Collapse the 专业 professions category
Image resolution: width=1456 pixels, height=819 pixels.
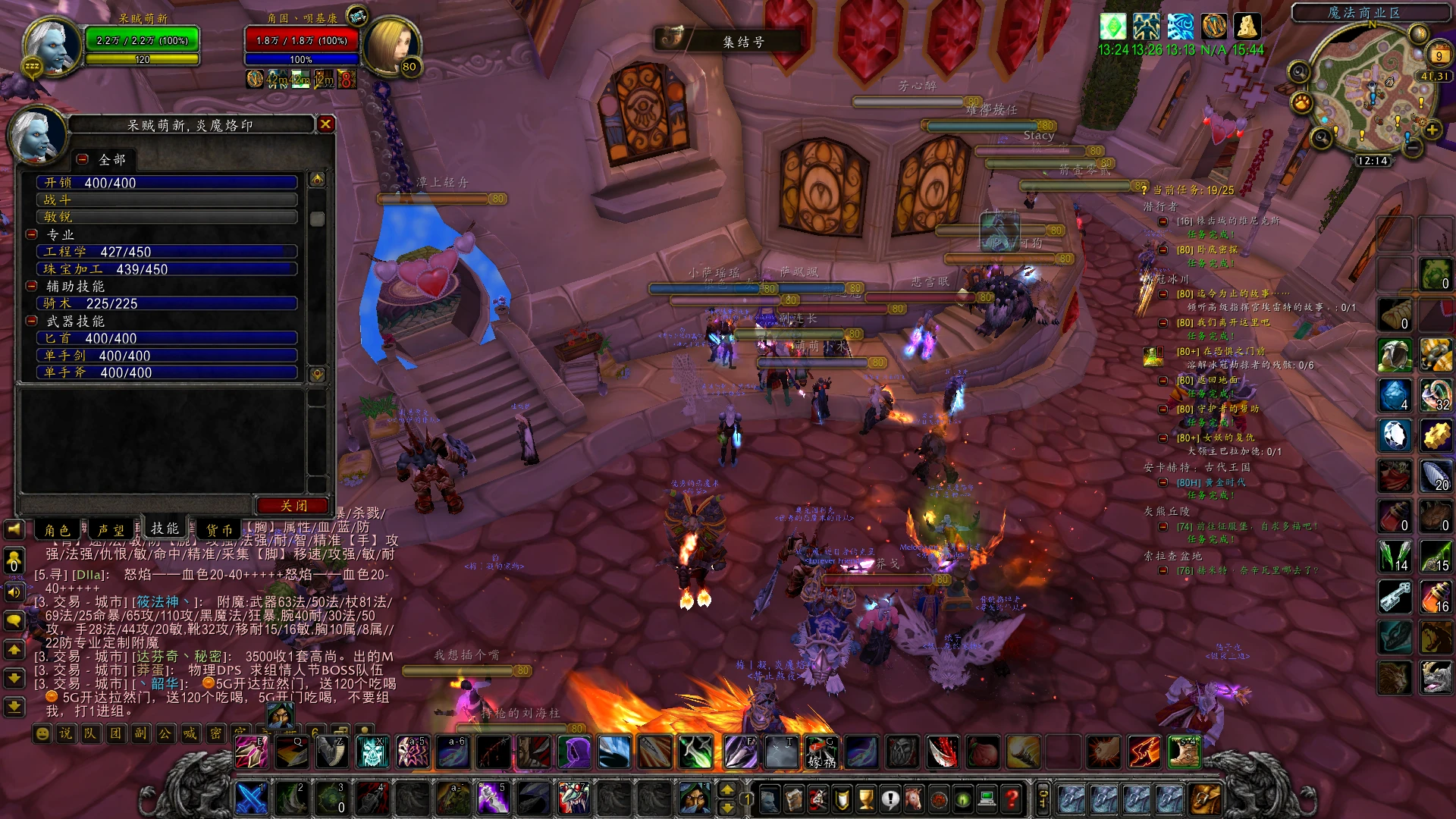(32, 234)
